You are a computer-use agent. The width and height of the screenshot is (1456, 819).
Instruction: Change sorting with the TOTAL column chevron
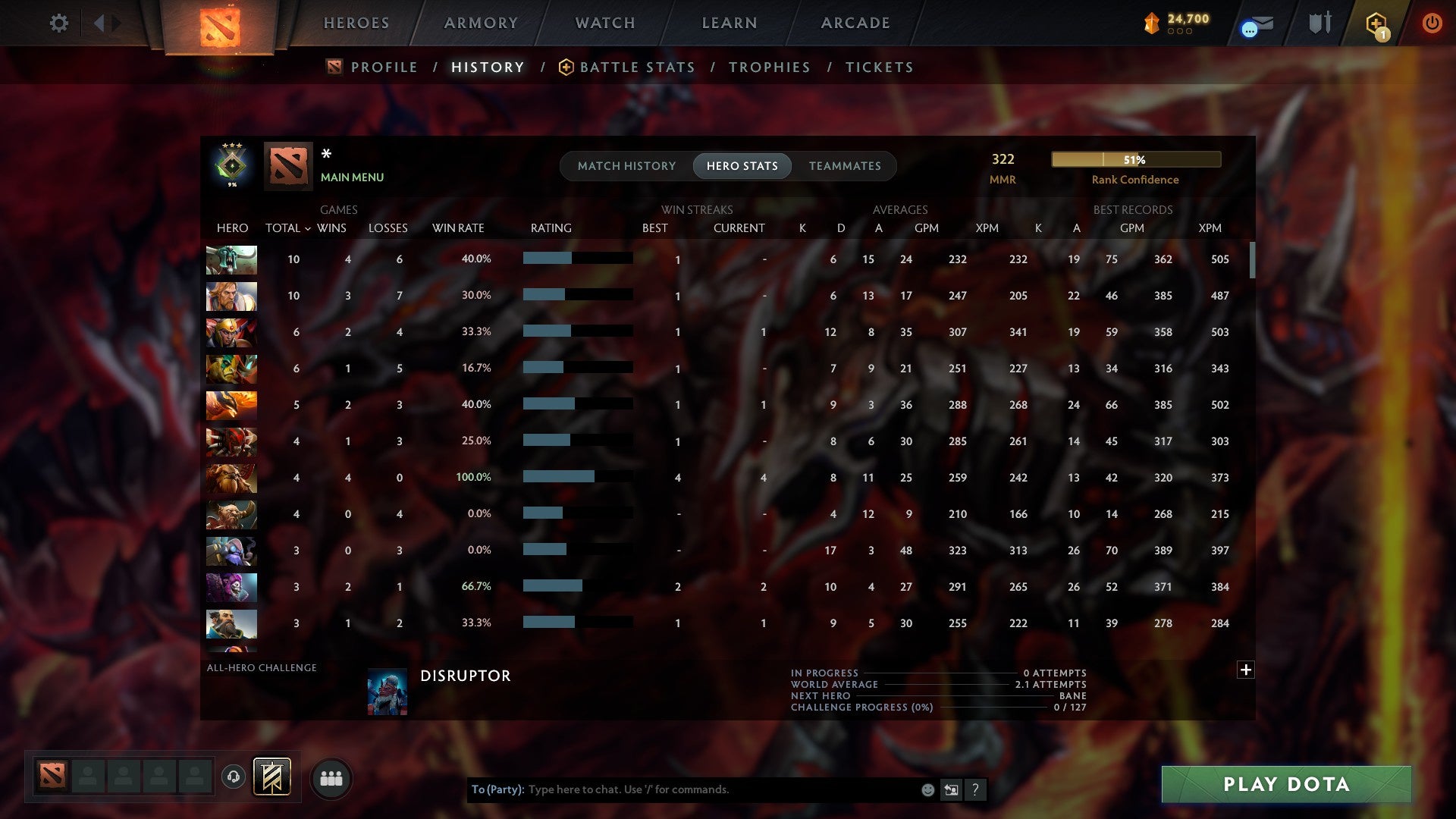(307, 227)
